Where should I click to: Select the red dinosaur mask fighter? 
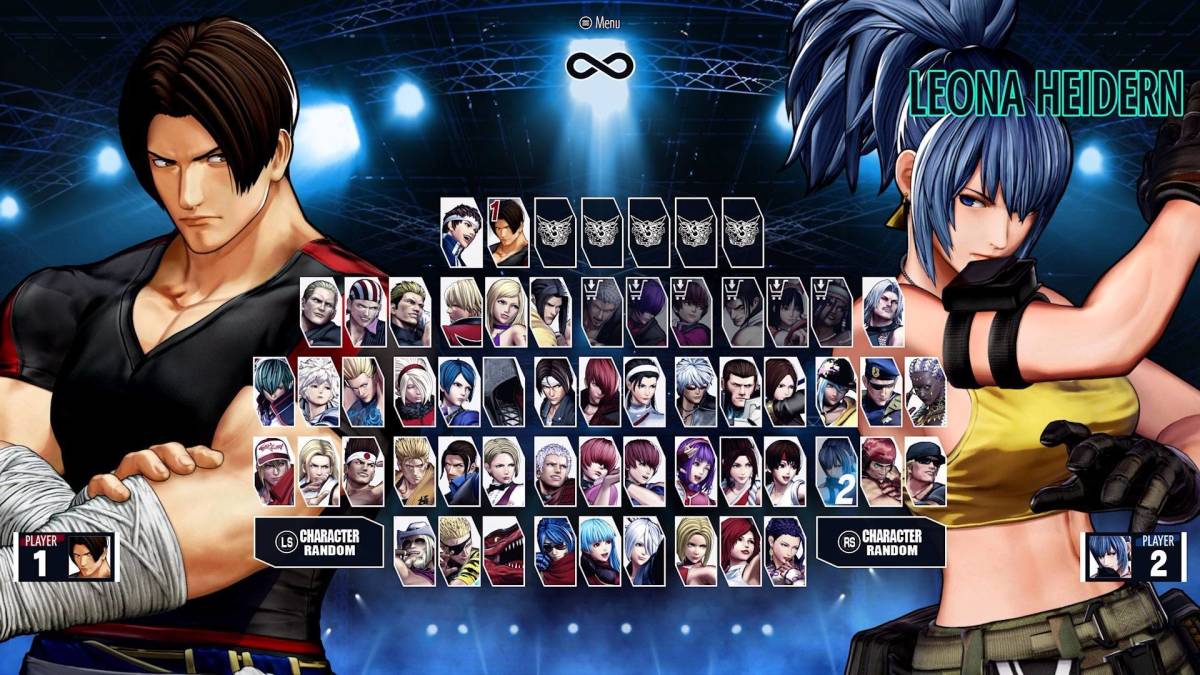coord(504,551)
